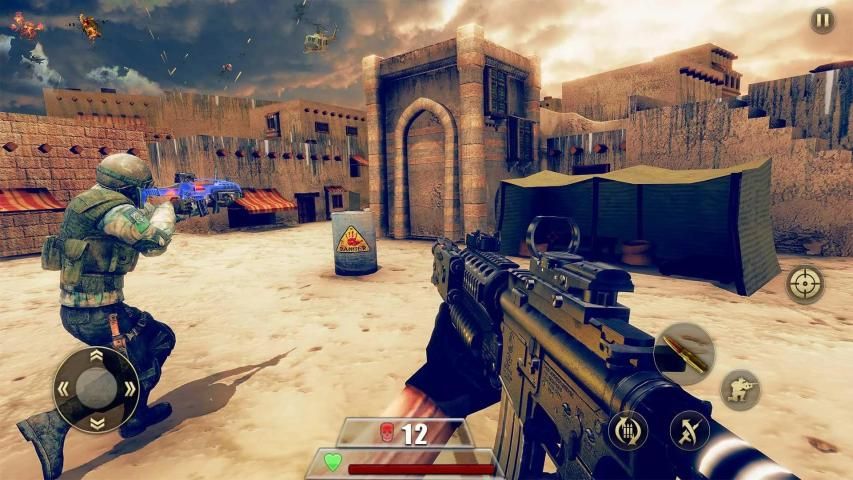Tap the weapon switch icon
Screen dimensions: 853x480
[x=689, y=430]
